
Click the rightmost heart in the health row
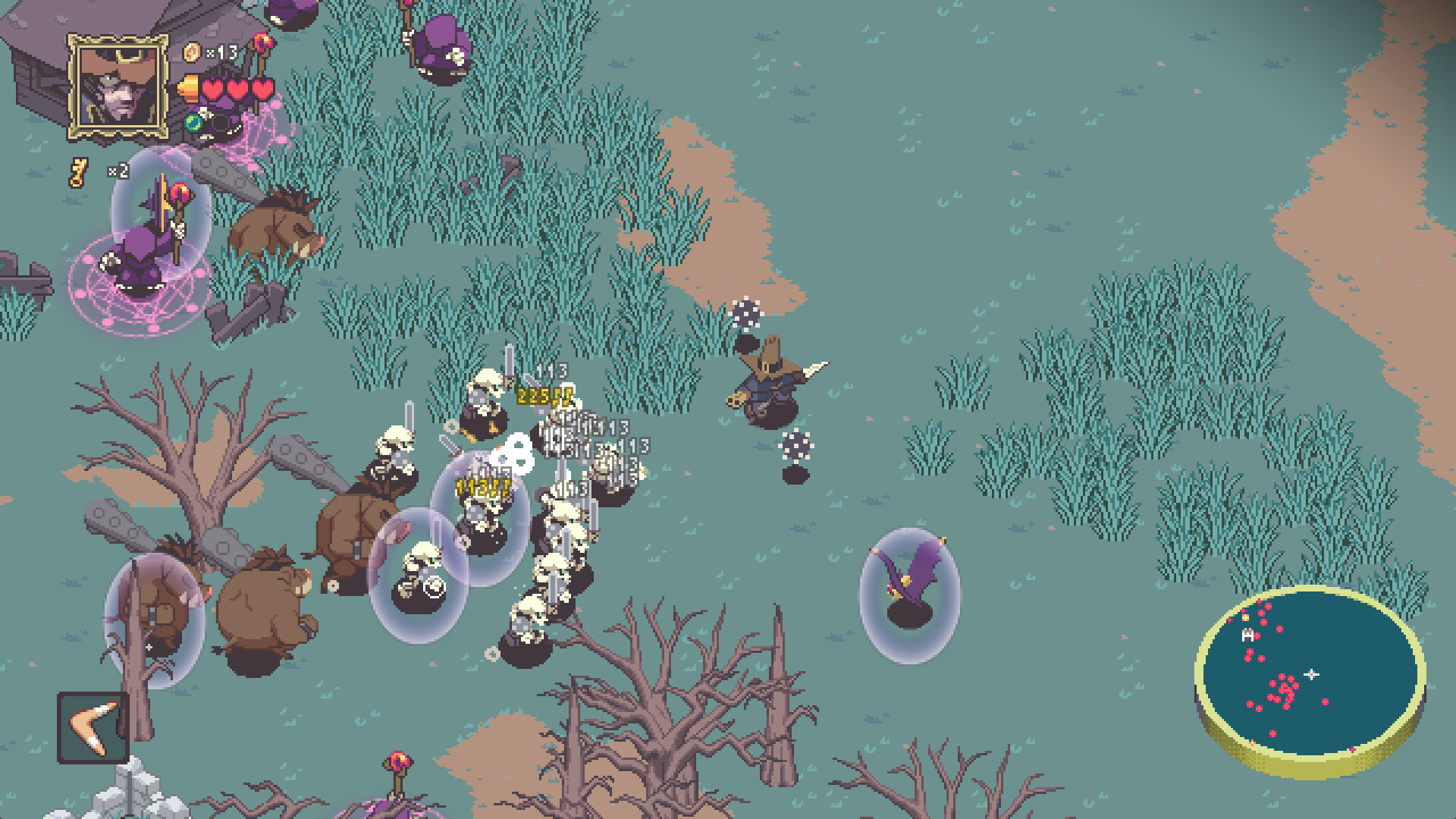[262, 89]
